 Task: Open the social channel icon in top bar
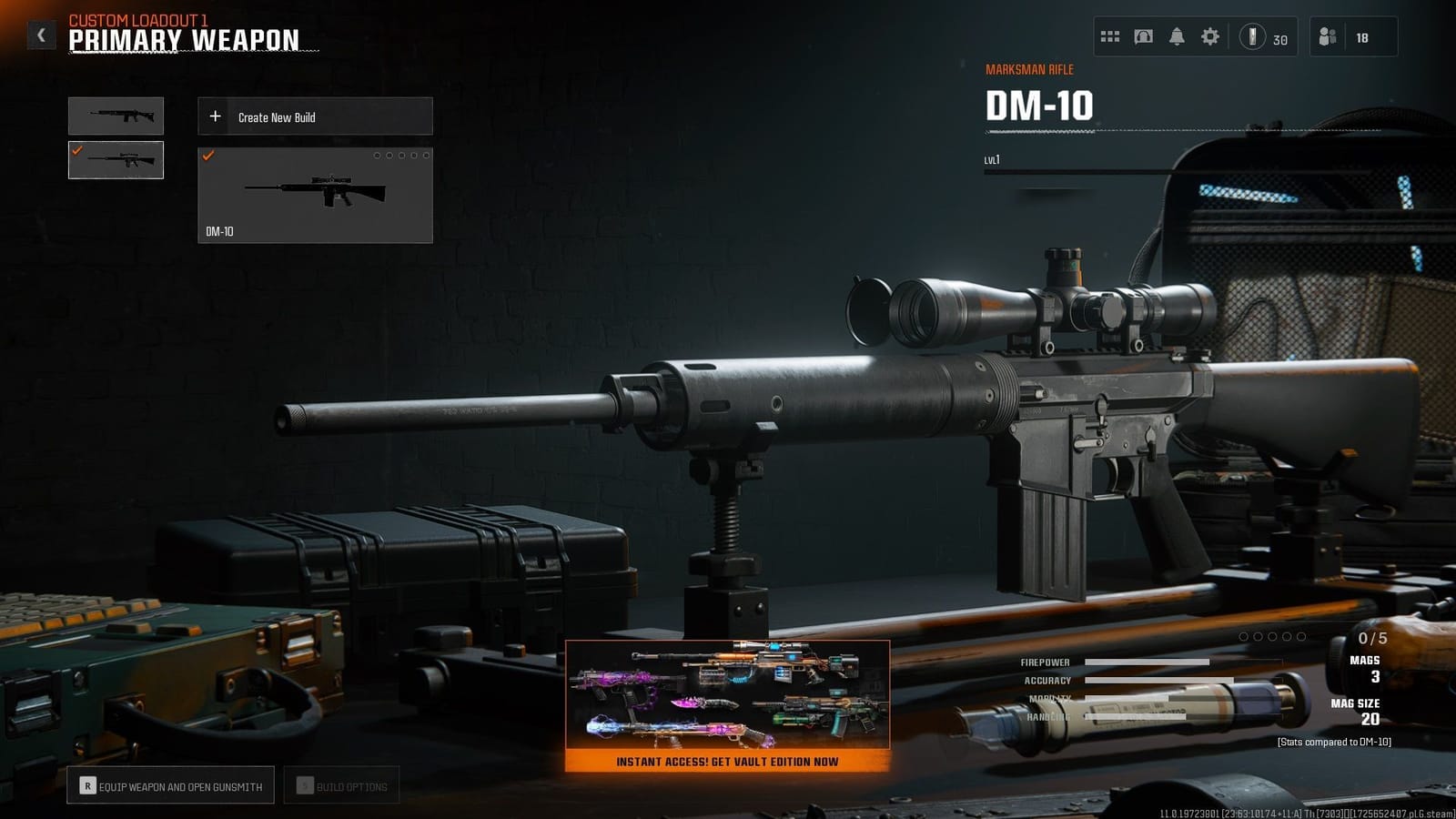point(1143,36)
